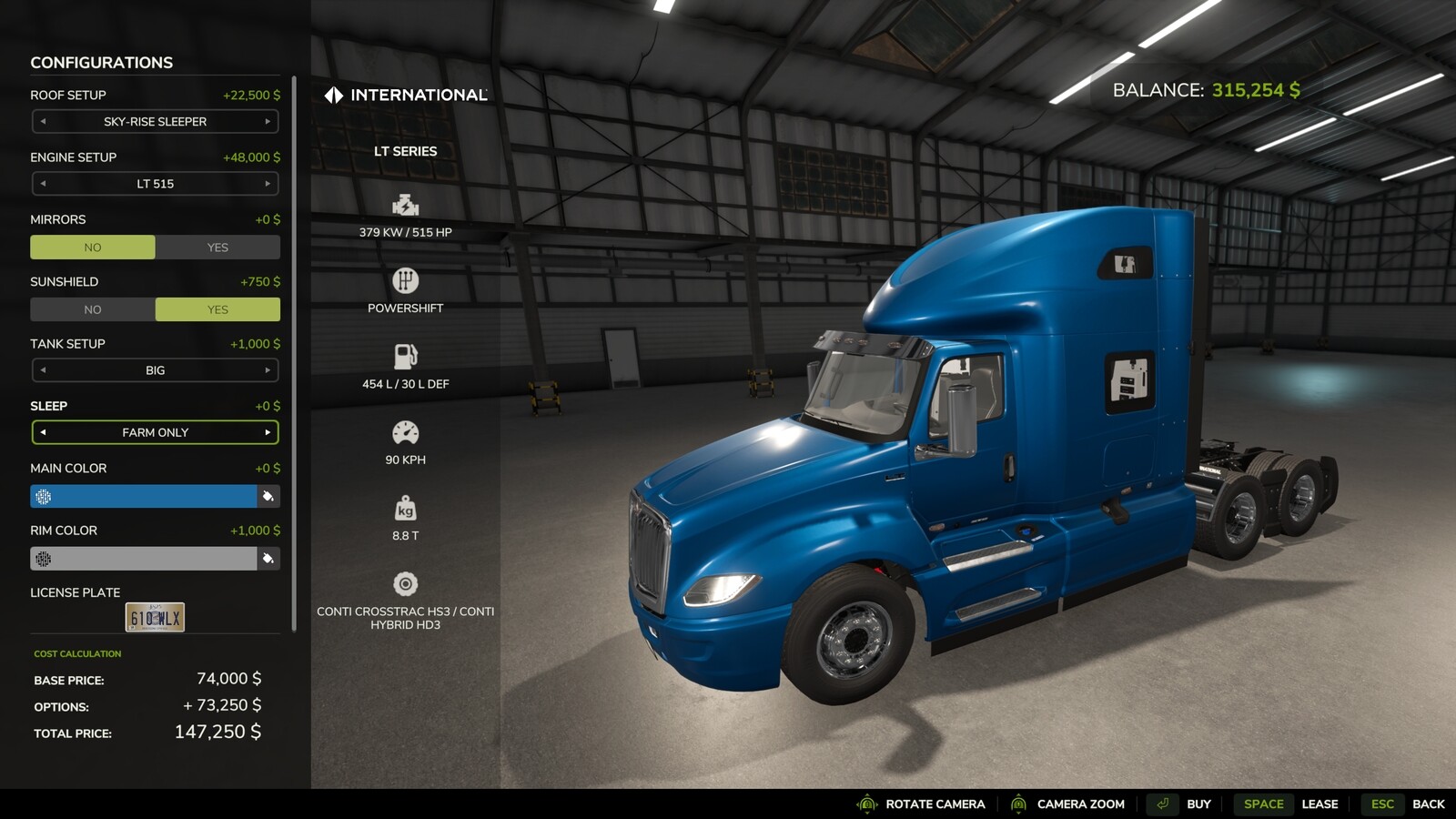Open the LT Series section label
This screenshot has width=1456, height=819.
point(407,151)
